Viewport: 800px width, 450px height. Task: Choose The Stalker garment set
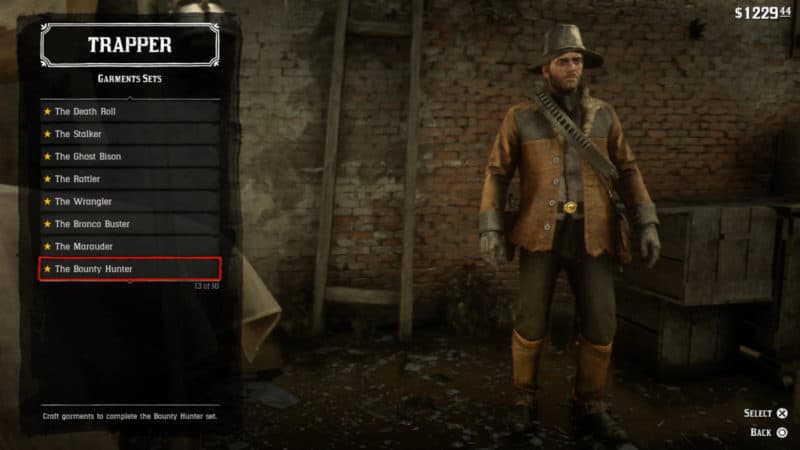pos(129,134)
